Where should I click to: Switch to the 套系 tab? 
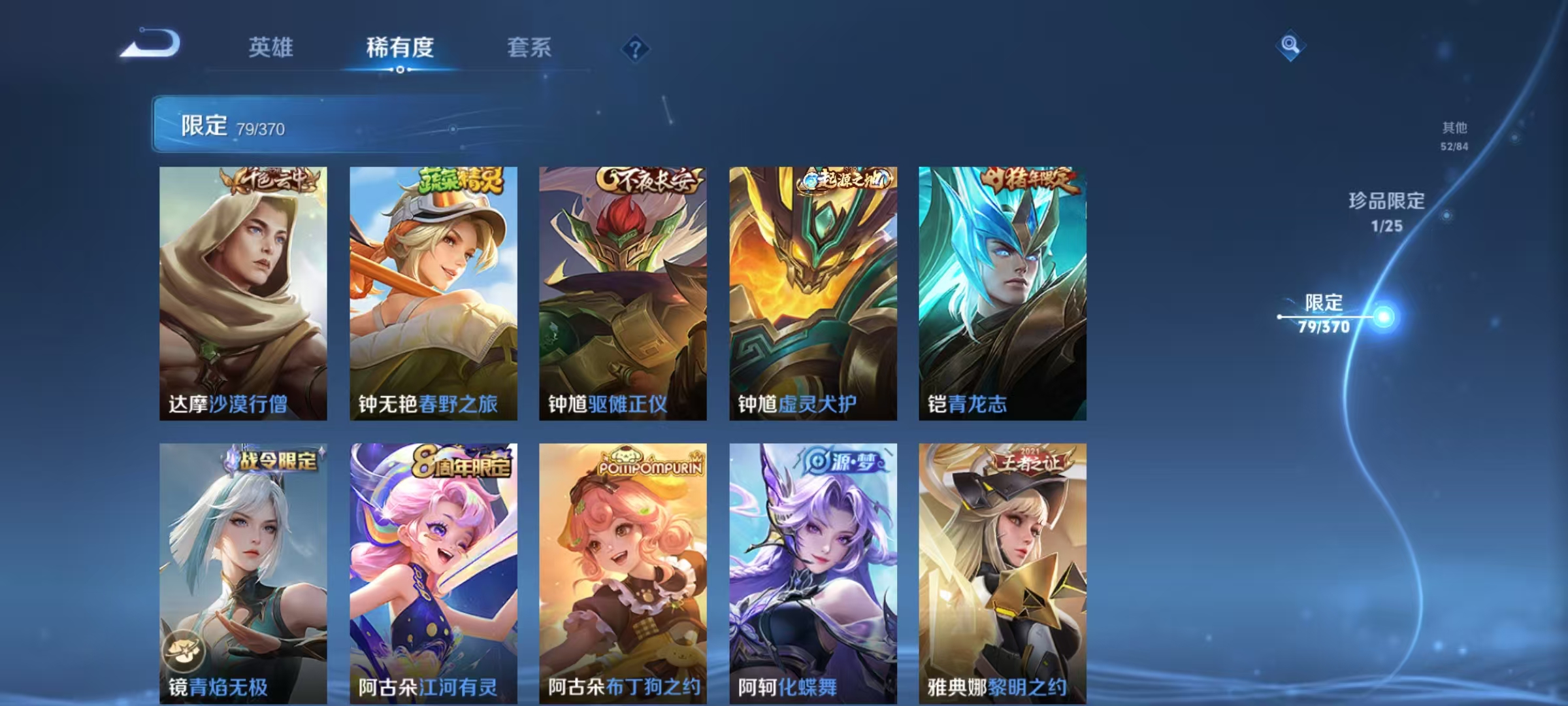point(530,47)
